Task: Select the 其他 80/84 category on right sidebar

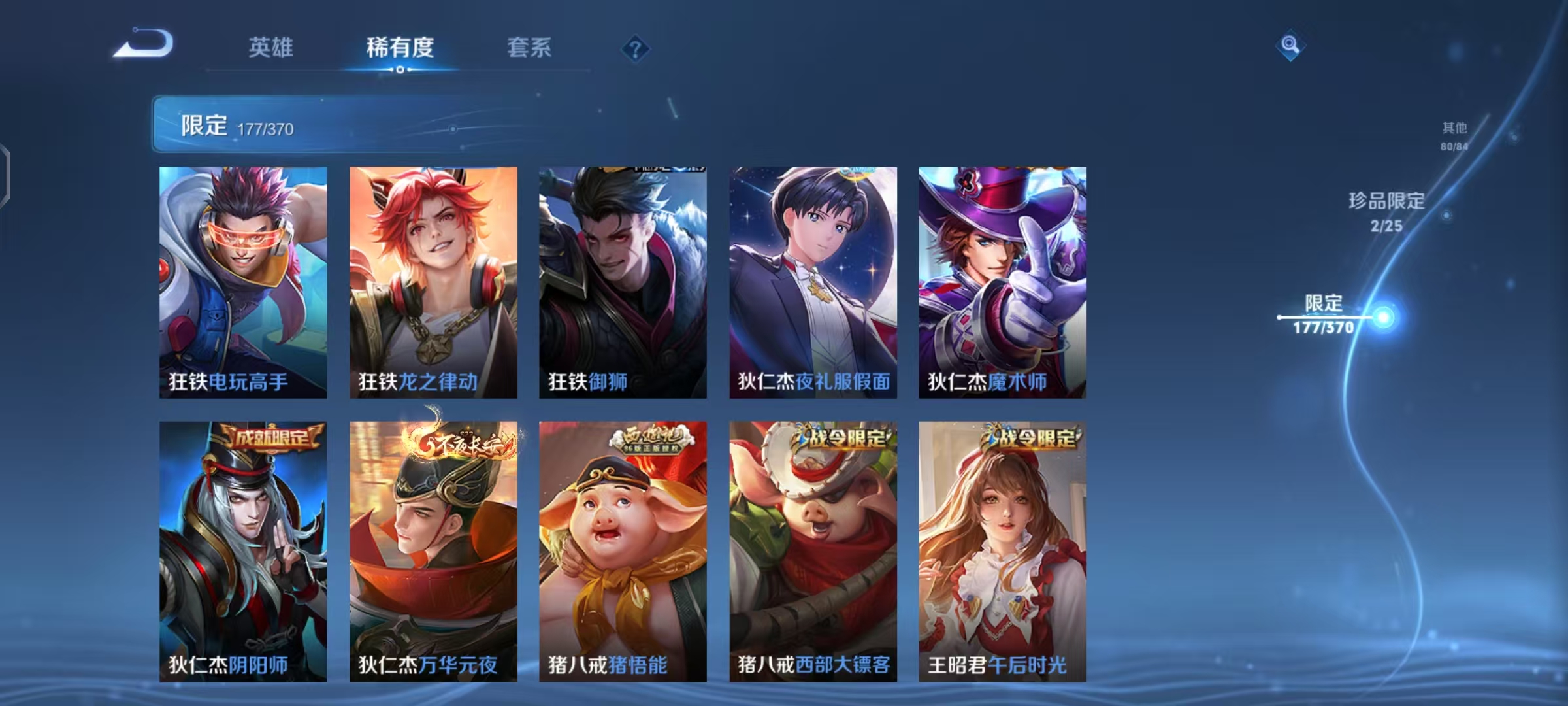Action: coord(1454,136)
